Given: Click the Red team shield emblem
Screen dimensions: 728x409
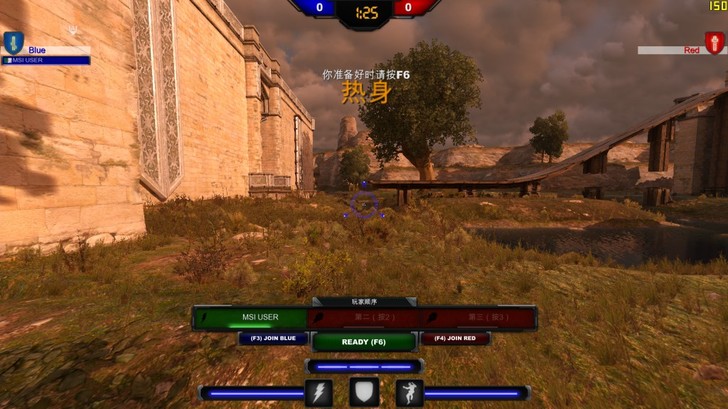Looking at the screenshot, I should 714,43.
